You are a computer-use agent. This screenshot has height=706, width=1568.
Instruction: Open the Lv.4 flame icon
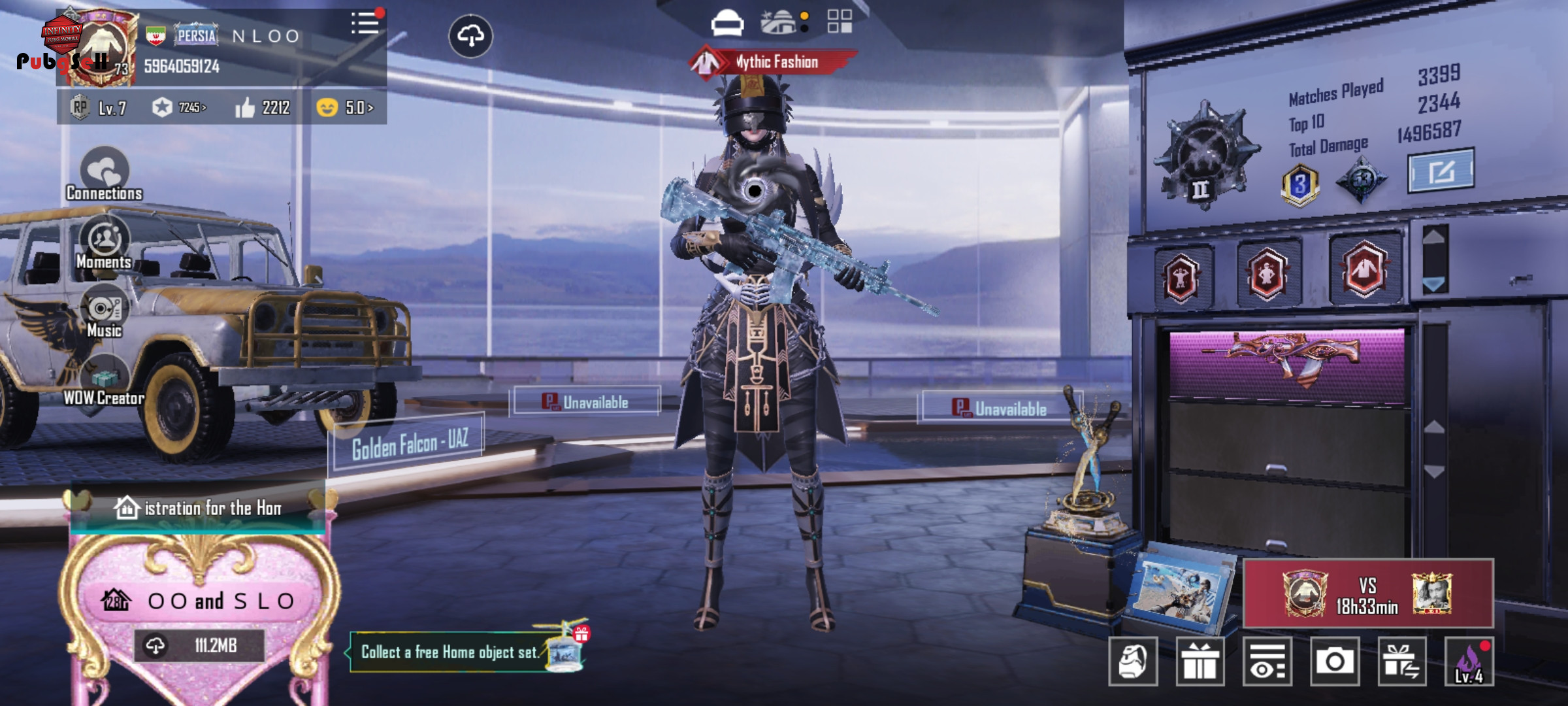pyautogui.click(x=1469, y=662)
